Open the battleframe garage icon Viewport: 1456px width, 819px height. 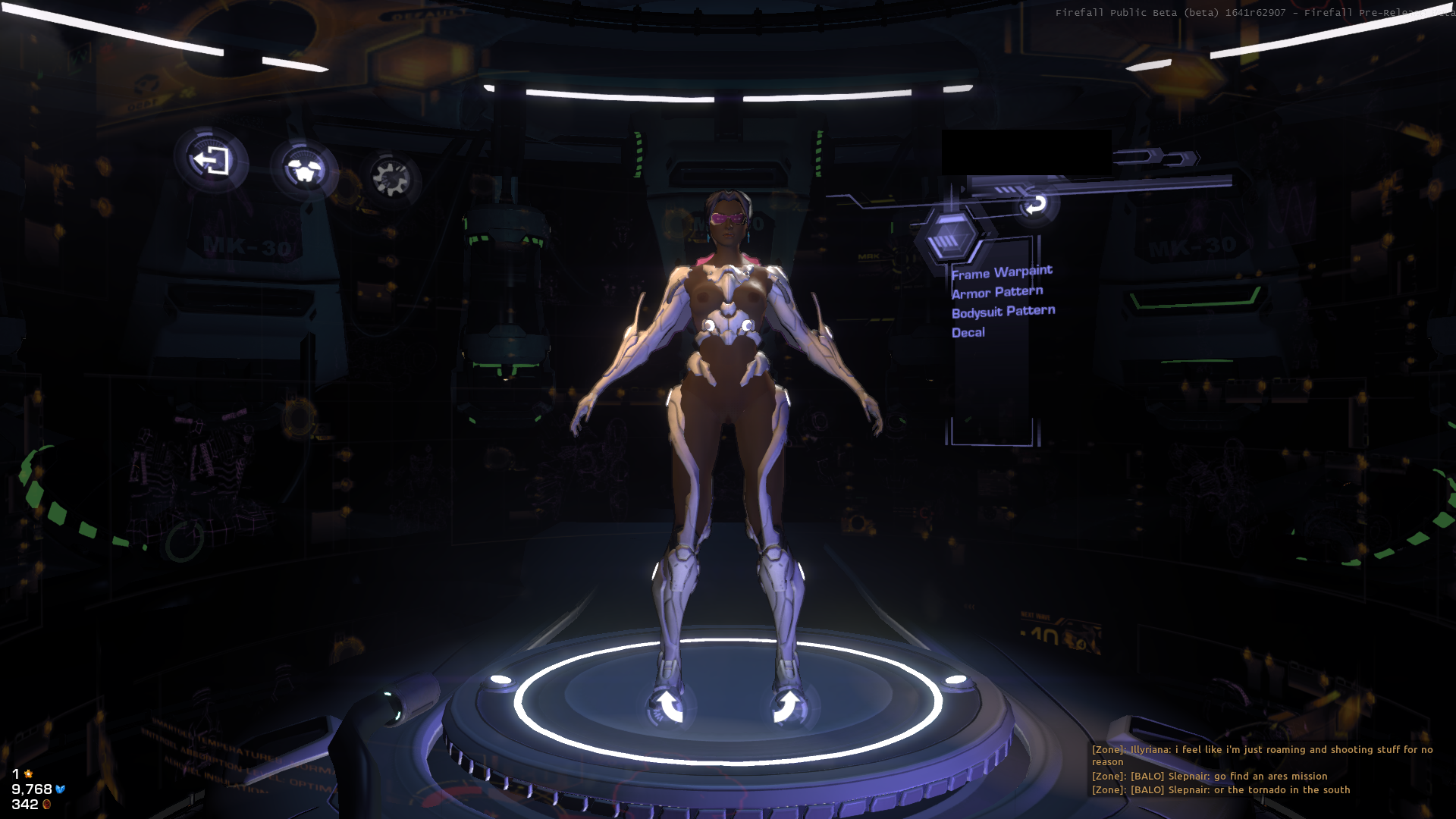coord(304,170)
